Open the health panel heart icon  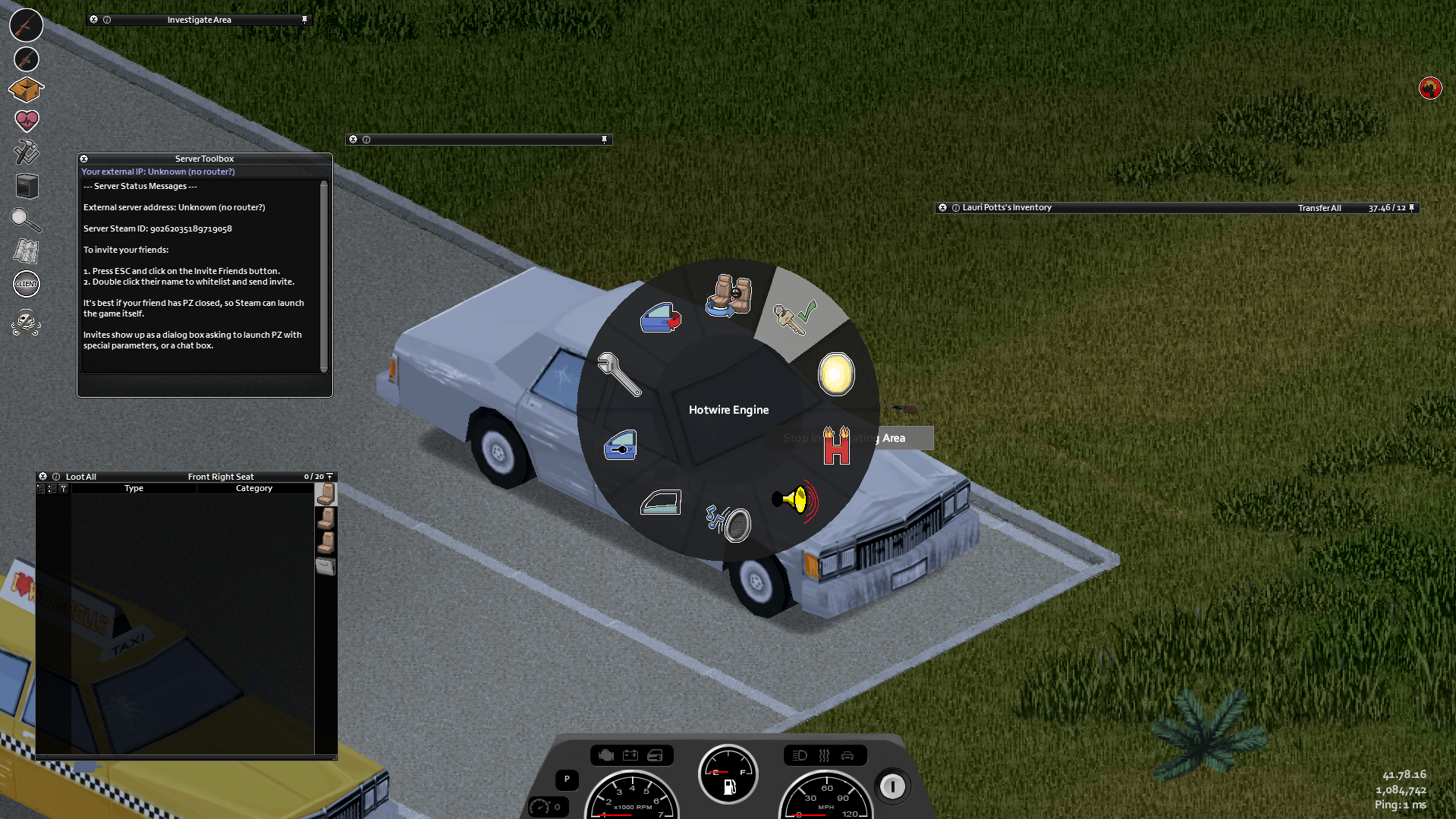pyautogui.click(x=26, y=121)
